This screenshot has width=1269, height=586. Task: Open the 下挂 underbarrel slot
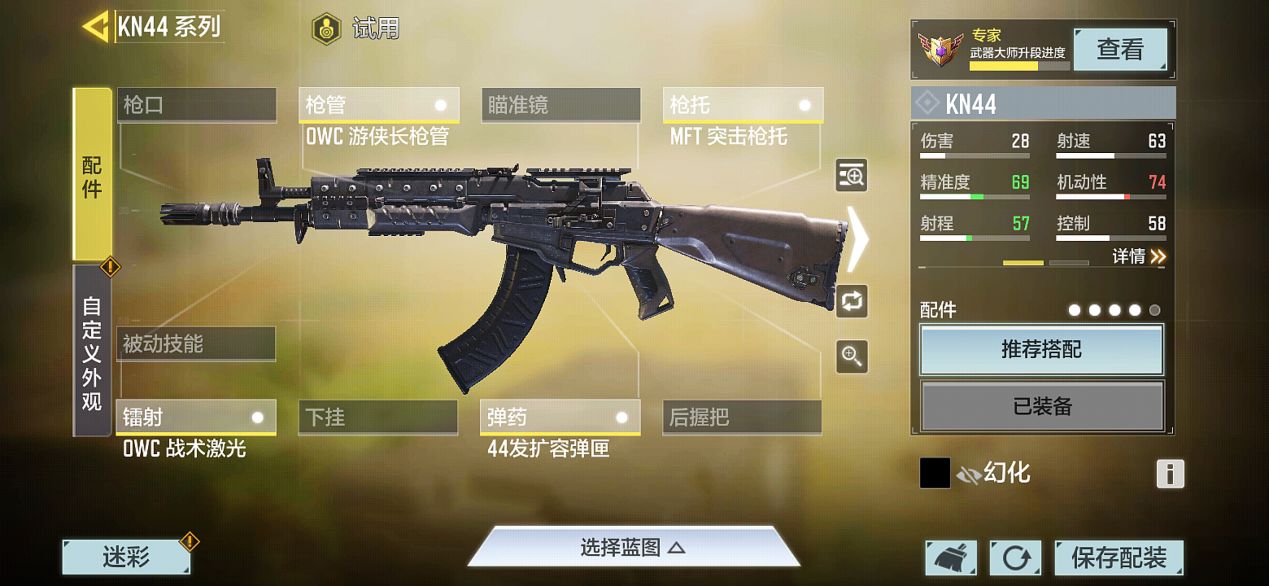pyautogui.click(x=378, y=417)
